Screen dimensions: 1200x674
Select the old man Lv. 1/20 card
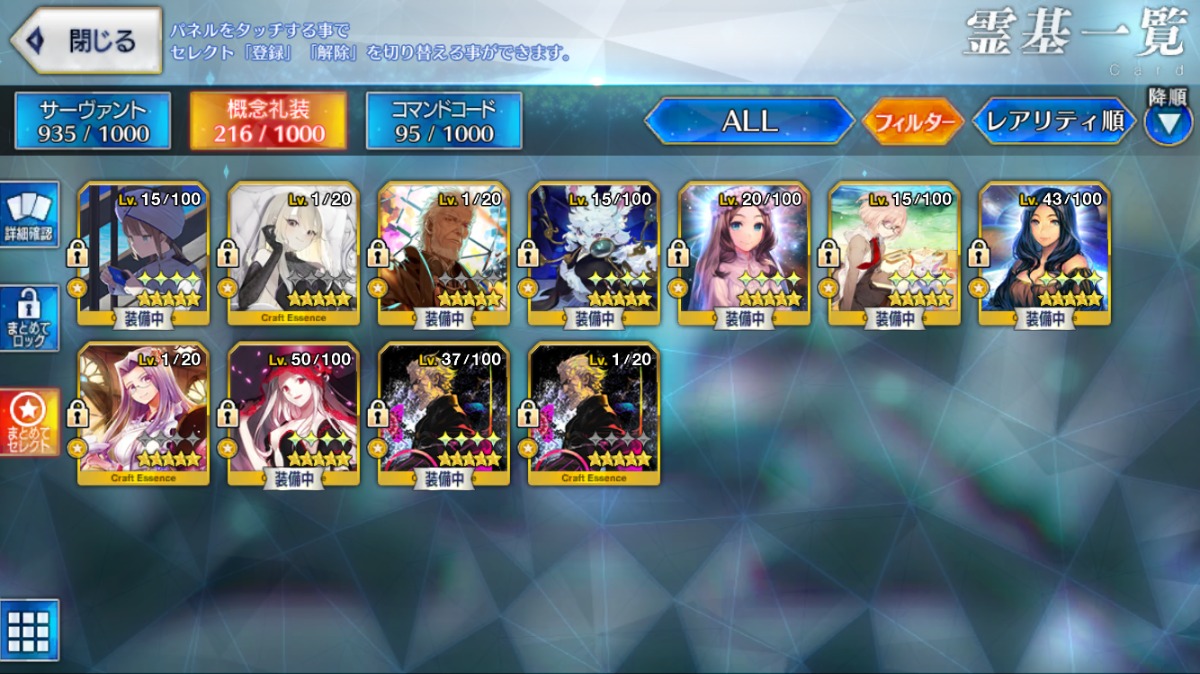(444, 254)
